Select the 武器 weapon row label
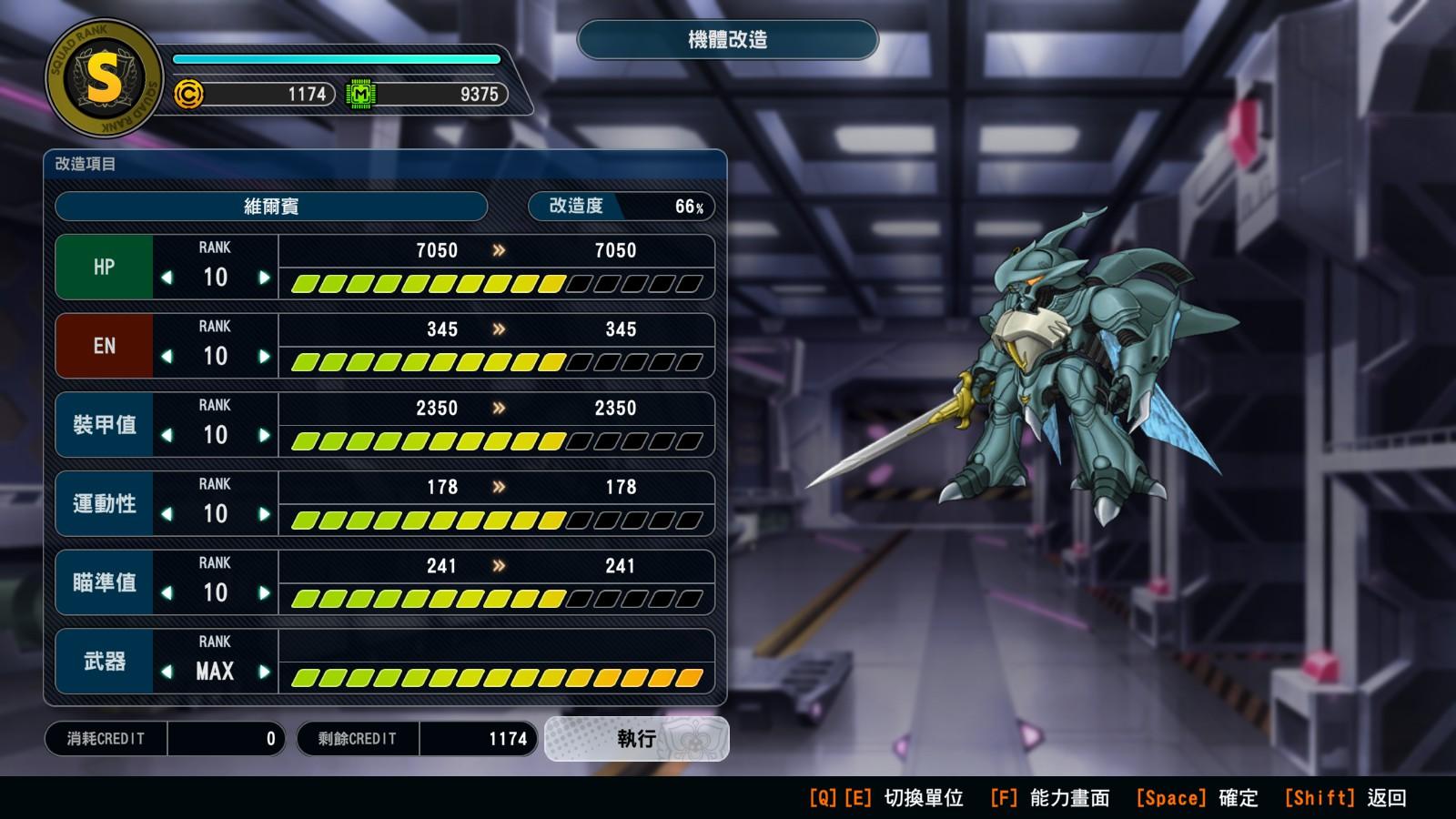The width and height of the screenshot is (1456, 819). [x=104, y=662]
